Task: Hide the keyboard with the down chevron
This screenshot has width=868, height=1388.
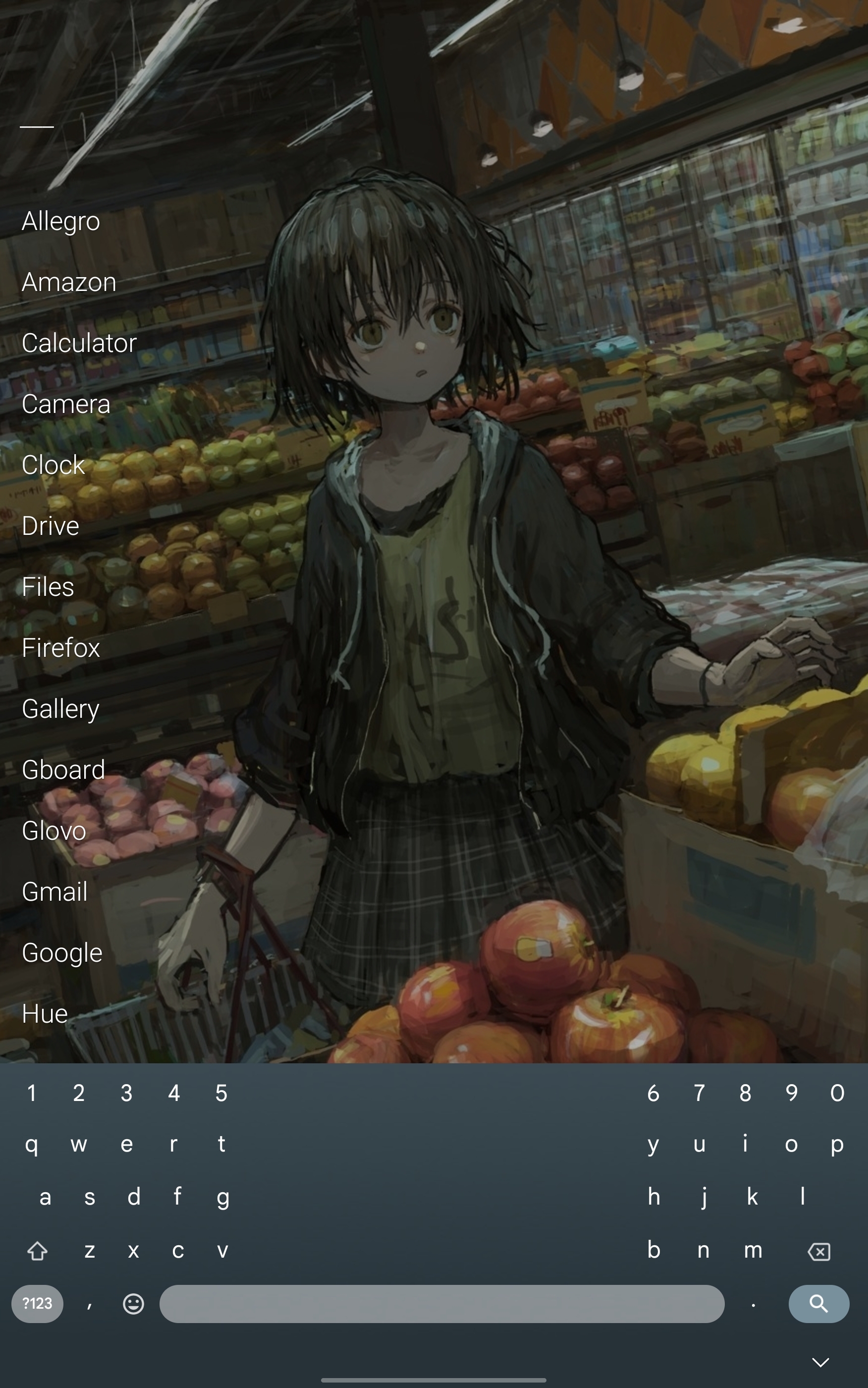Action: tap(820, 1362)
